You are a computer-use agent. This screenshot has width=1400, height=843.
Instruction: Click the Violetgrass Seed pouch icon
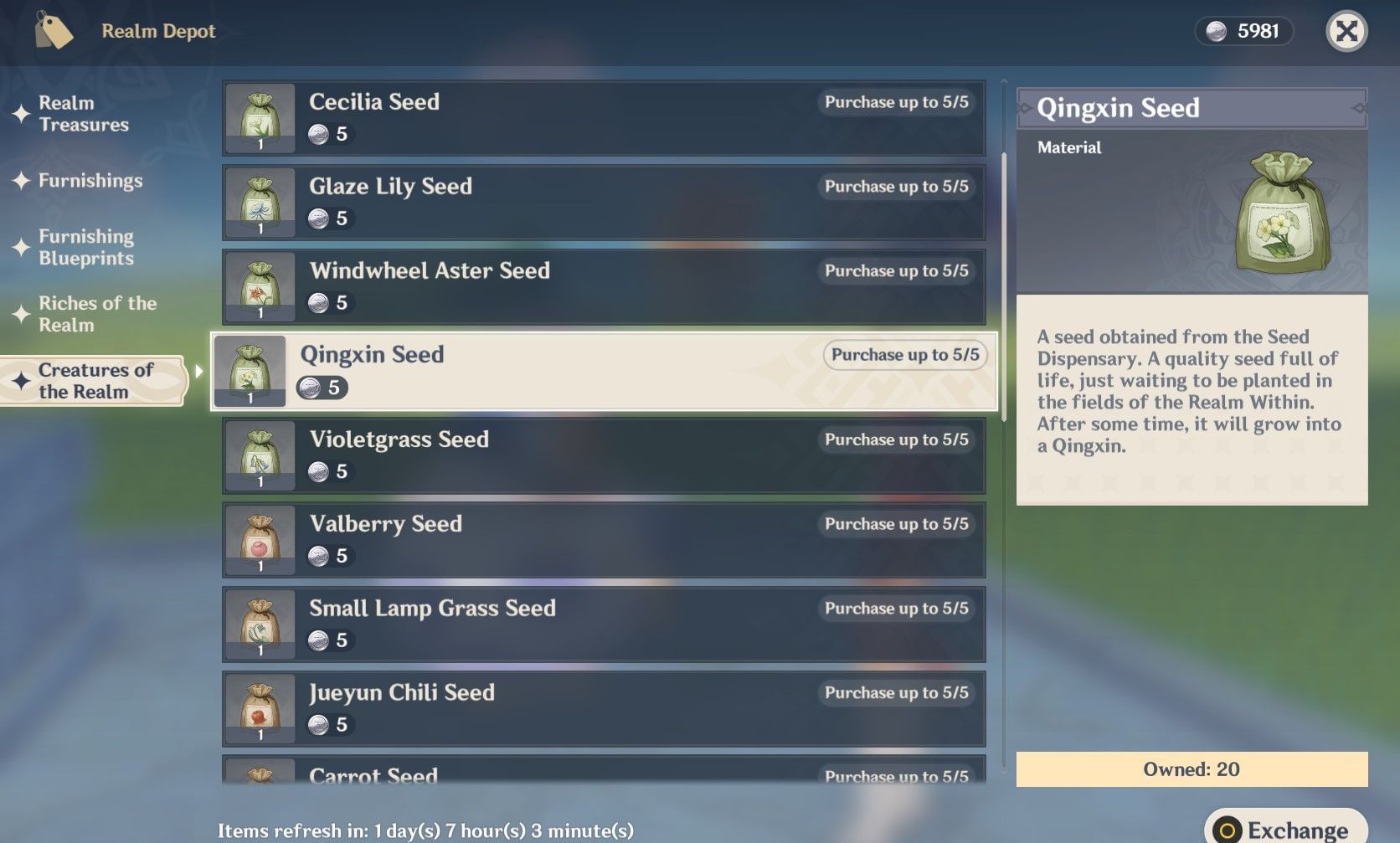click(258, 455)
